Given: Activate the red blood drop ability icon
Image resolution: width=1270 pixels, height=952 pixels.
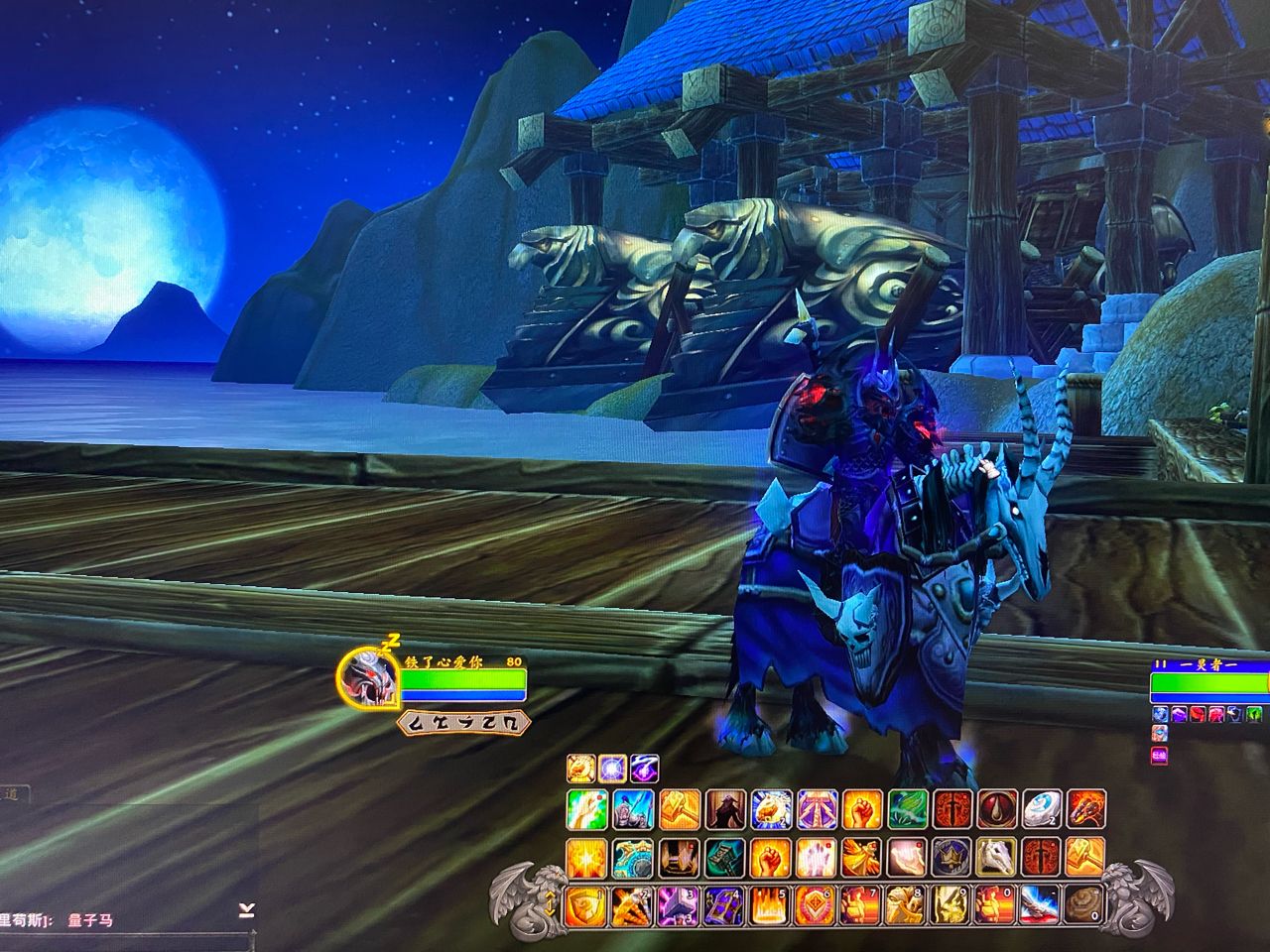Looking at the screenshot, I should point(996,809).
